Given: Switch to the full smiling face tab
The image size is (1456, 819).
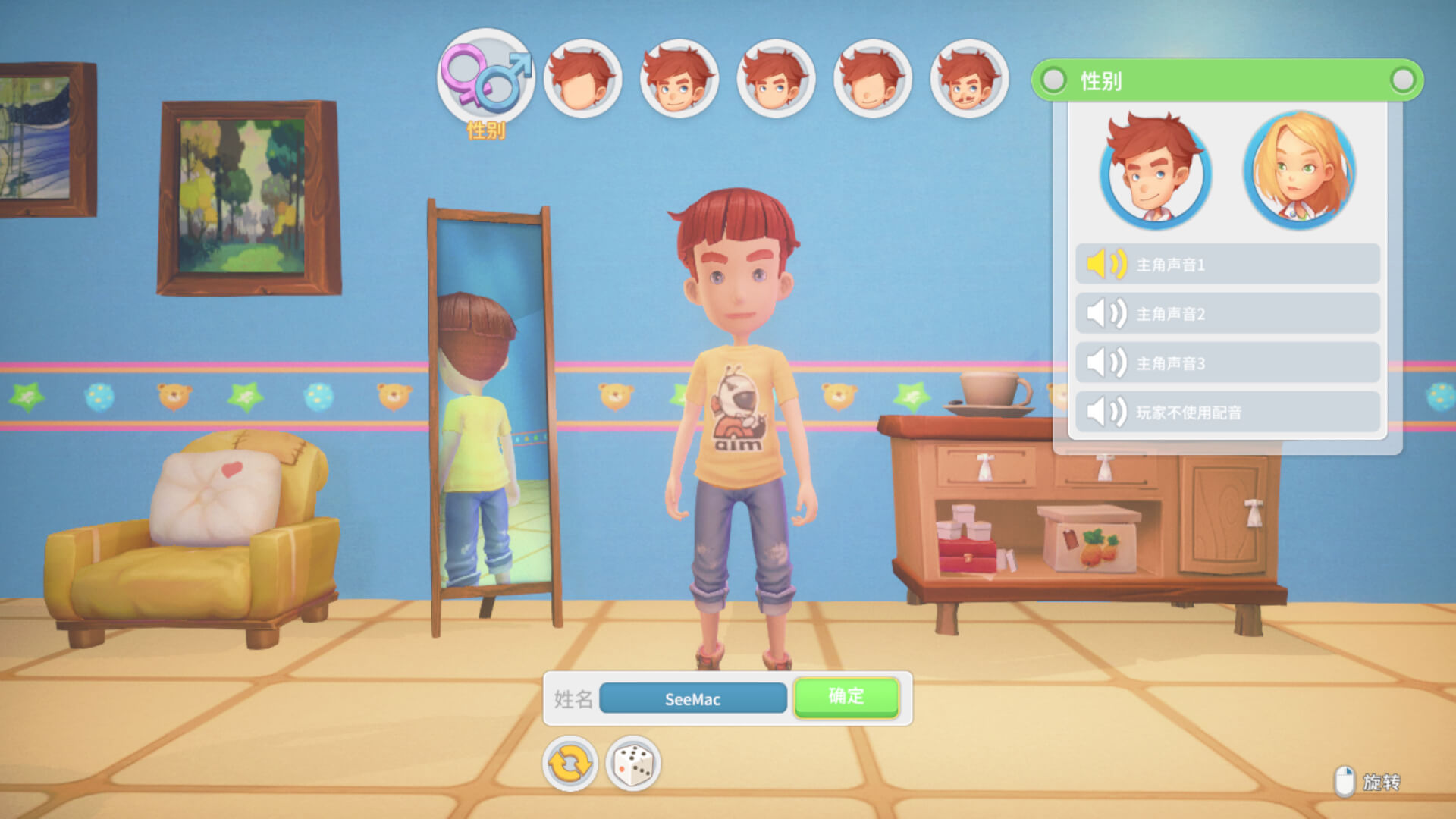Looking at the screenshot, I should [679, 79].
